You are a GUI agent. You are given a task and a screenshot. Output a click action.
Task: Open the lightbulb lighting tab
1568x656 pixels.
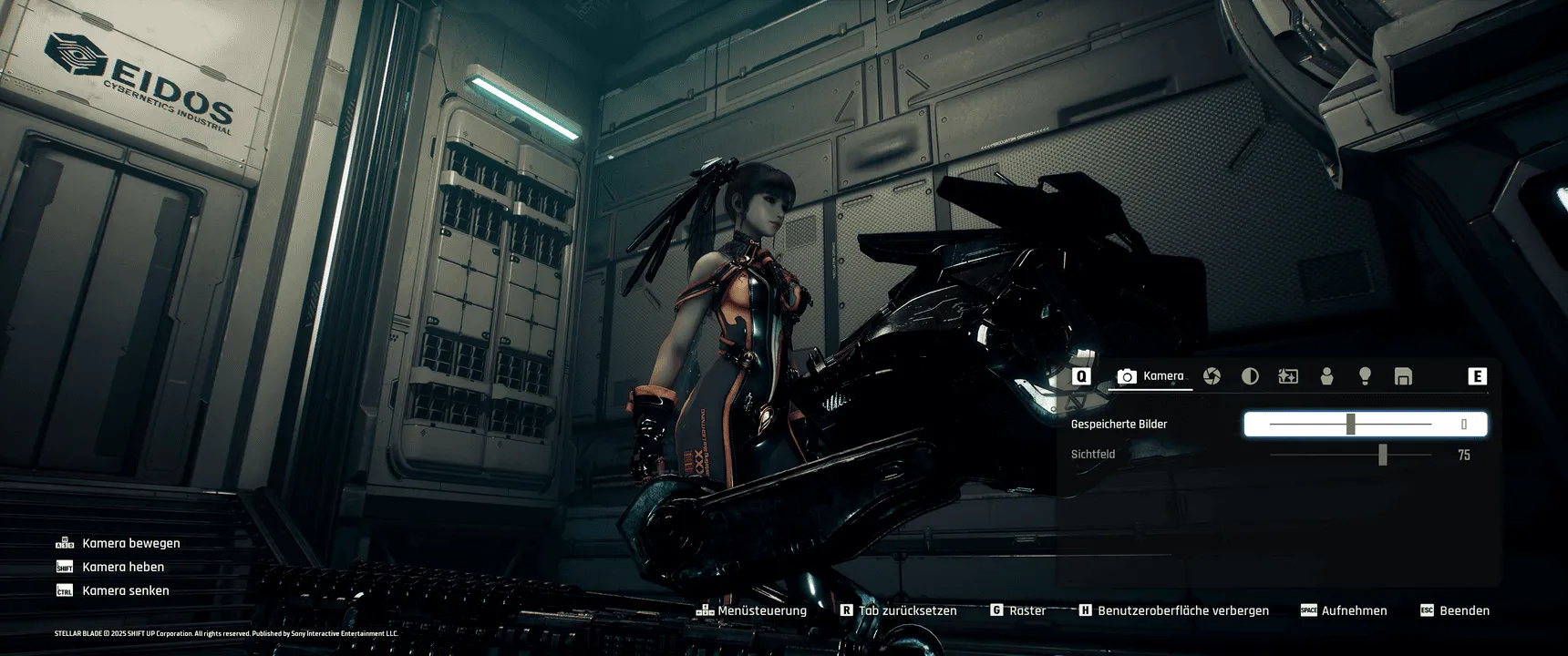(x=1365, y=376)
